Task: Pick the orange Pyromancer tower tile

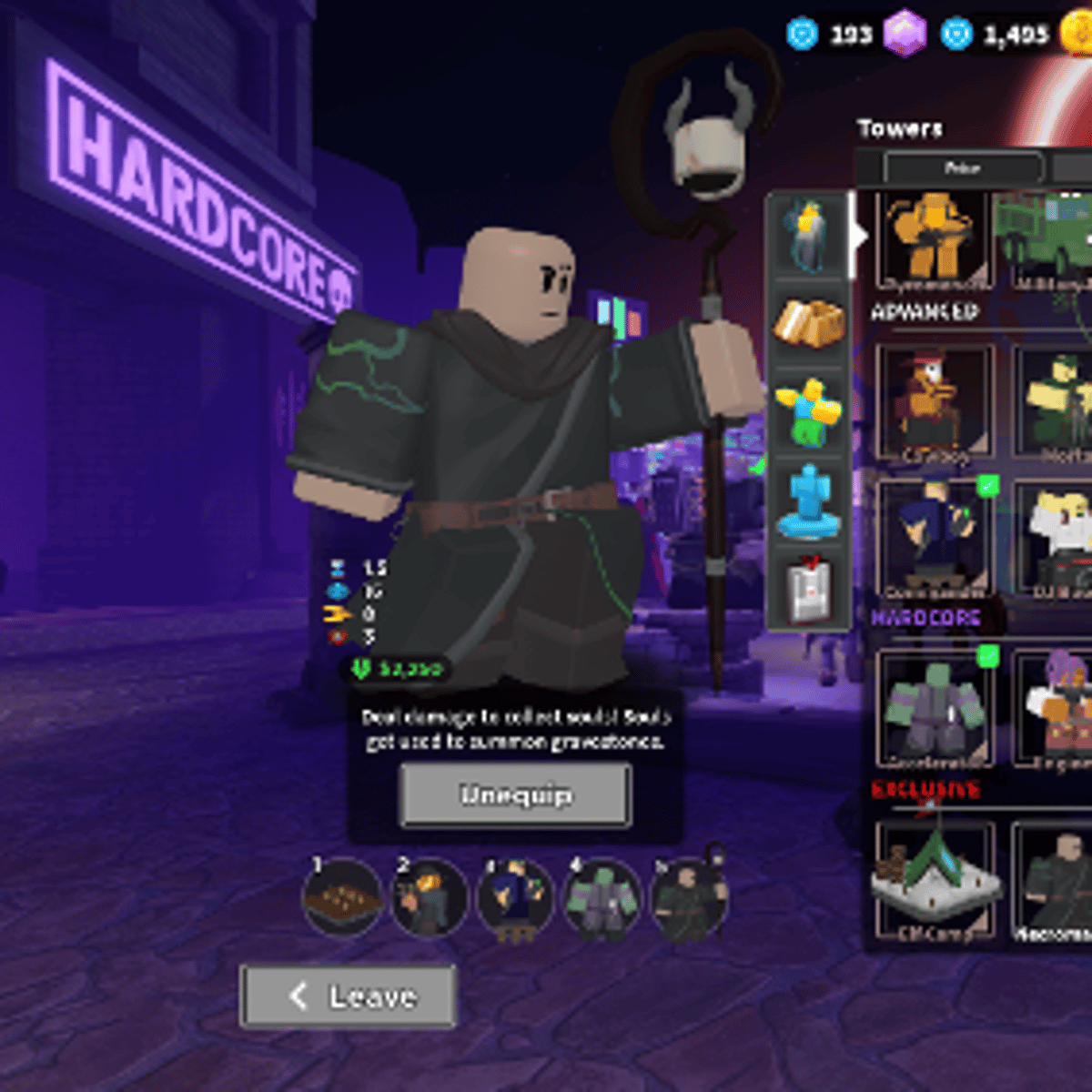Action: click(x=935, y=239)
